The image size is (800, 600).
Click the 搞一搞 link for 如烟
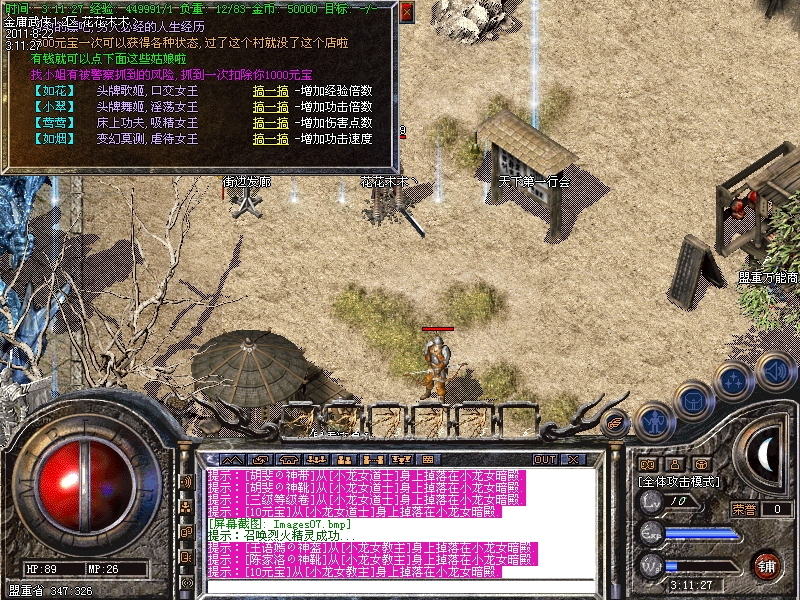[270, 139]
